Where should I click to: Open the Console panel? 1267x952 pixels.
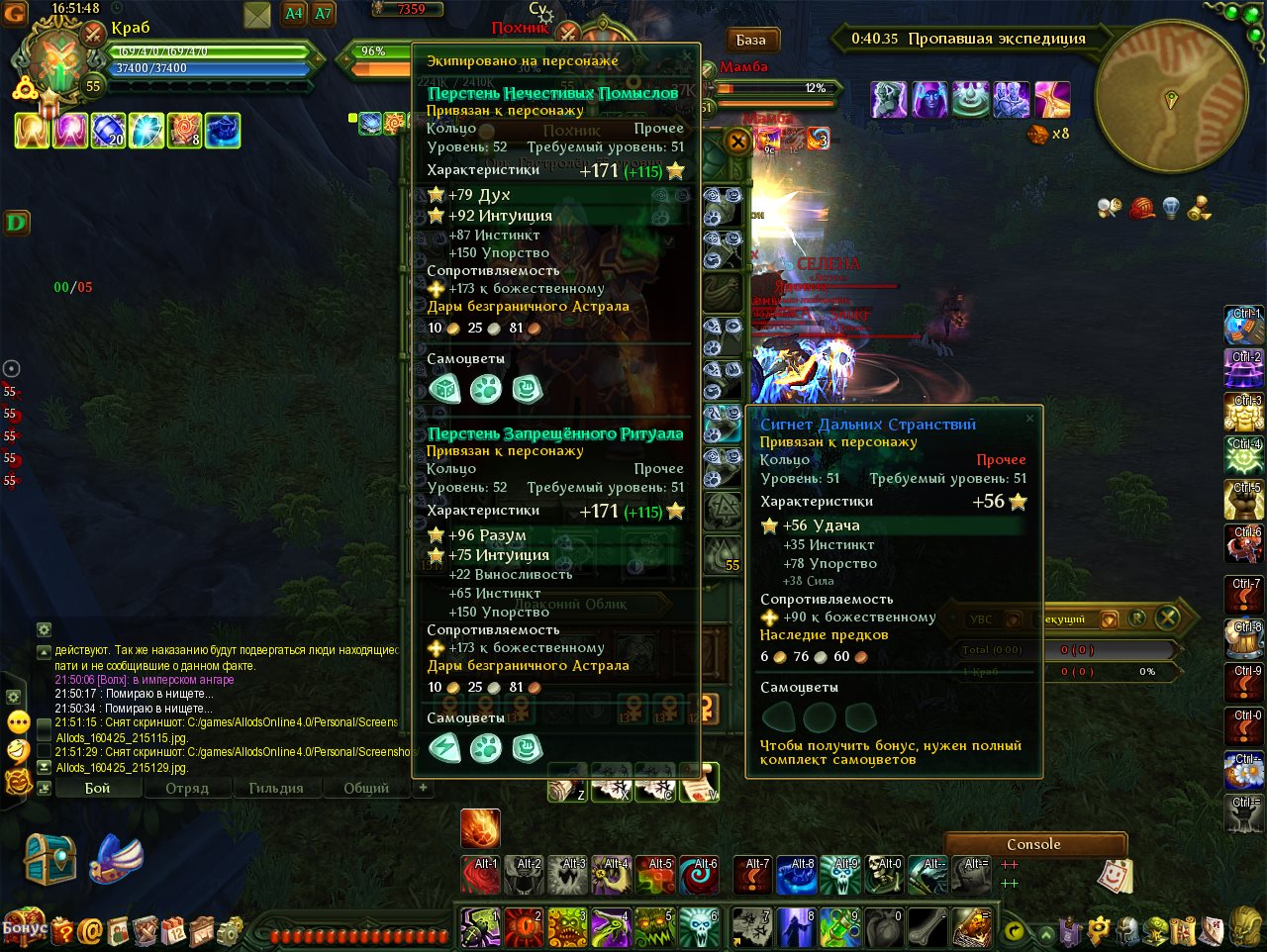[1033, 844]
